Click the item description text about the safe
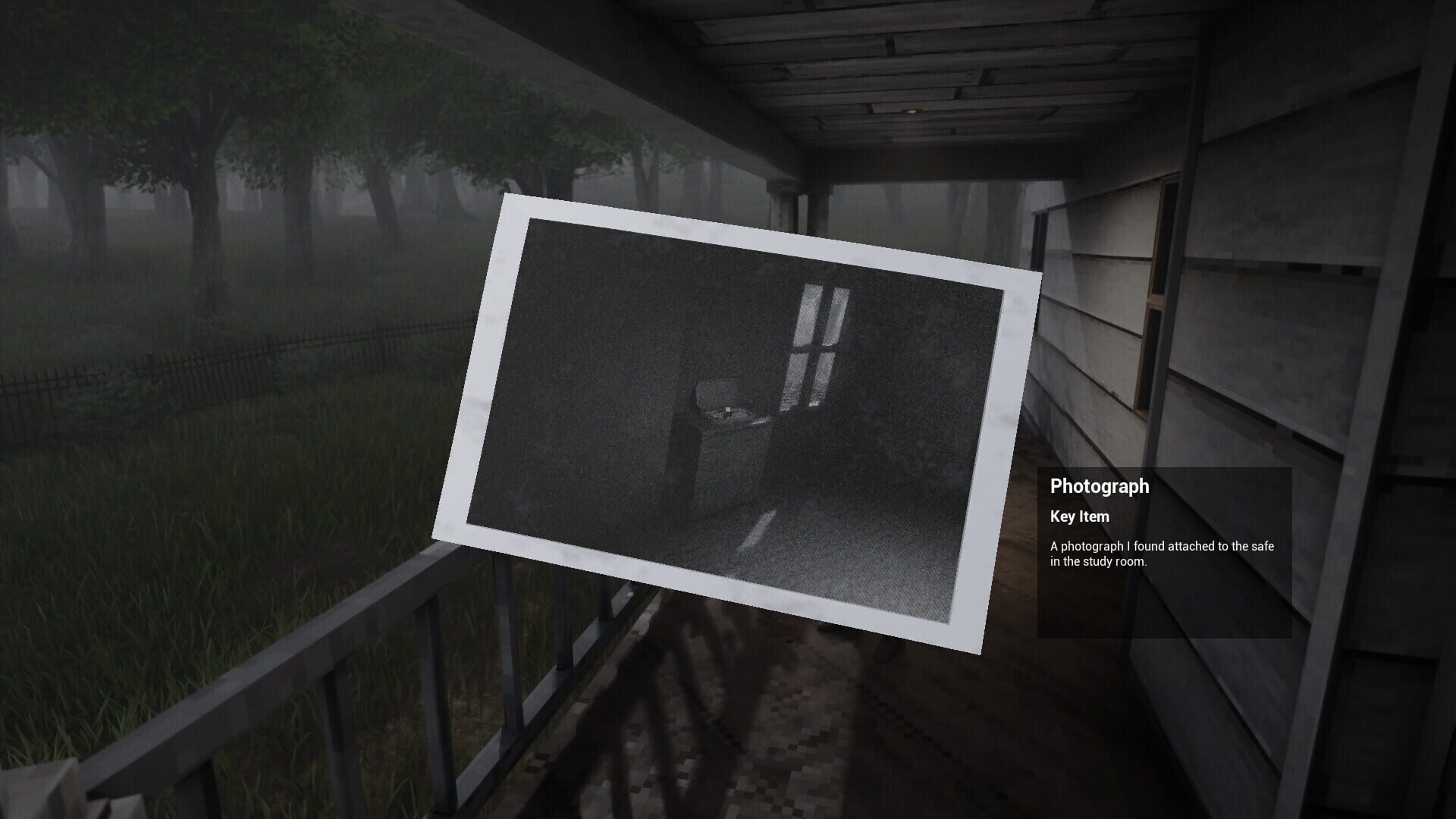Image resolution: width=1456 pixels, height=819 pixels. [x=1160, y=554]
